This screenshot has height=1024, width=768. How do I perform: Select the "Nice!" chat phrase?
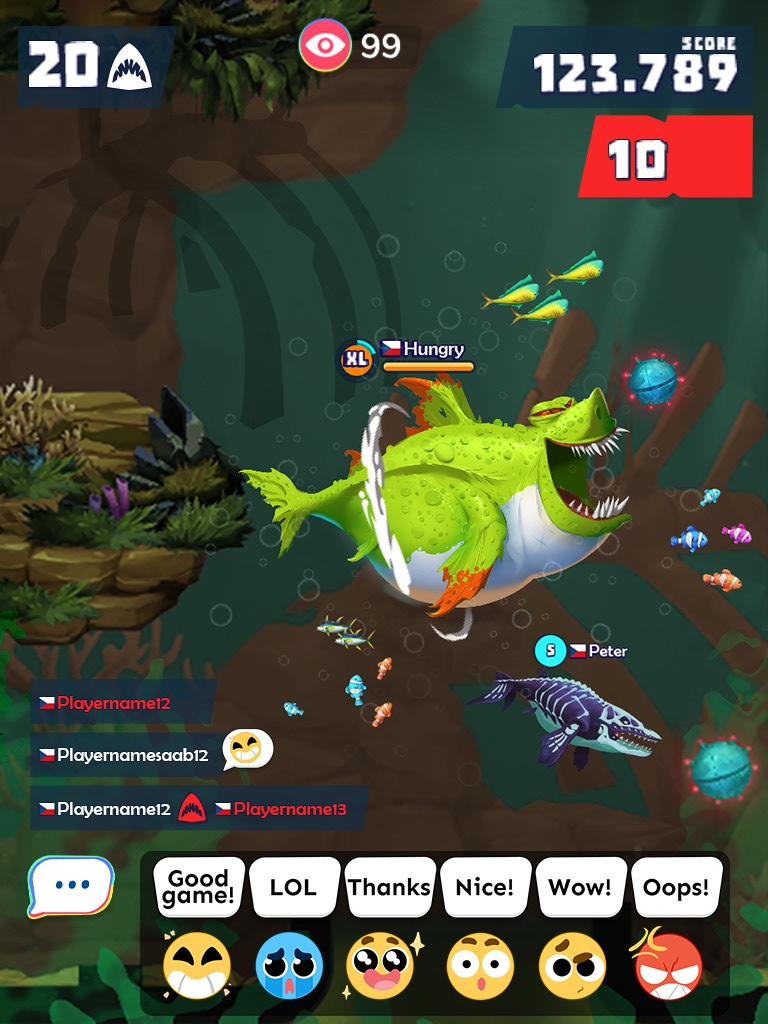pos(484,886)
